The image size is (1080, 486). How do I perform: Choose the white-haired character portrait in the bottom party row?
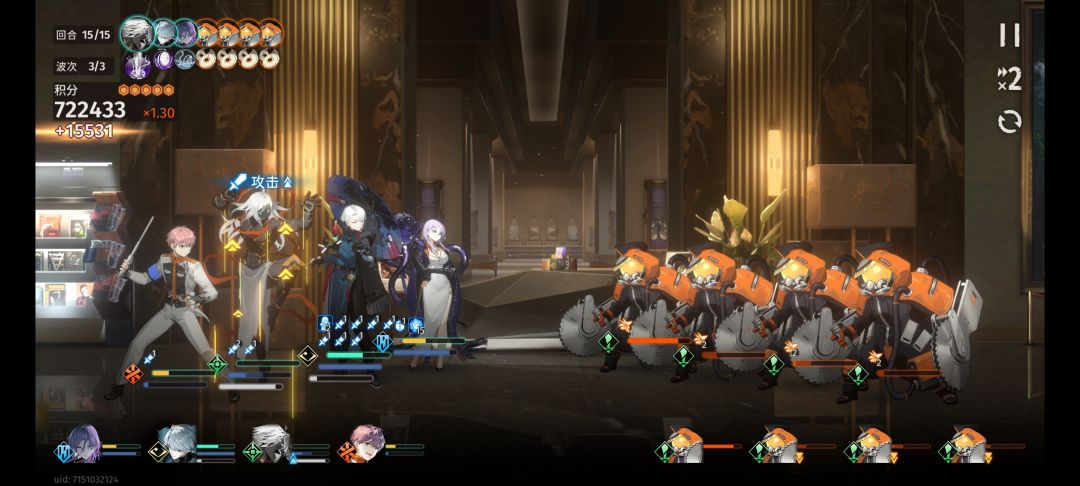pos(271,444)
